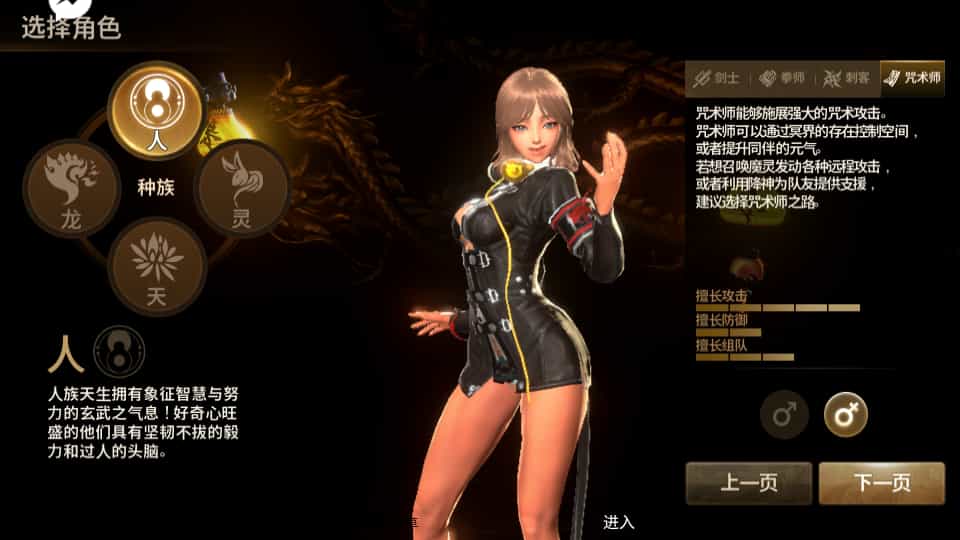Select the 咒术师 class tab
Image resolution: width=960 pixels, height=540 pixels.
[912, 78]
